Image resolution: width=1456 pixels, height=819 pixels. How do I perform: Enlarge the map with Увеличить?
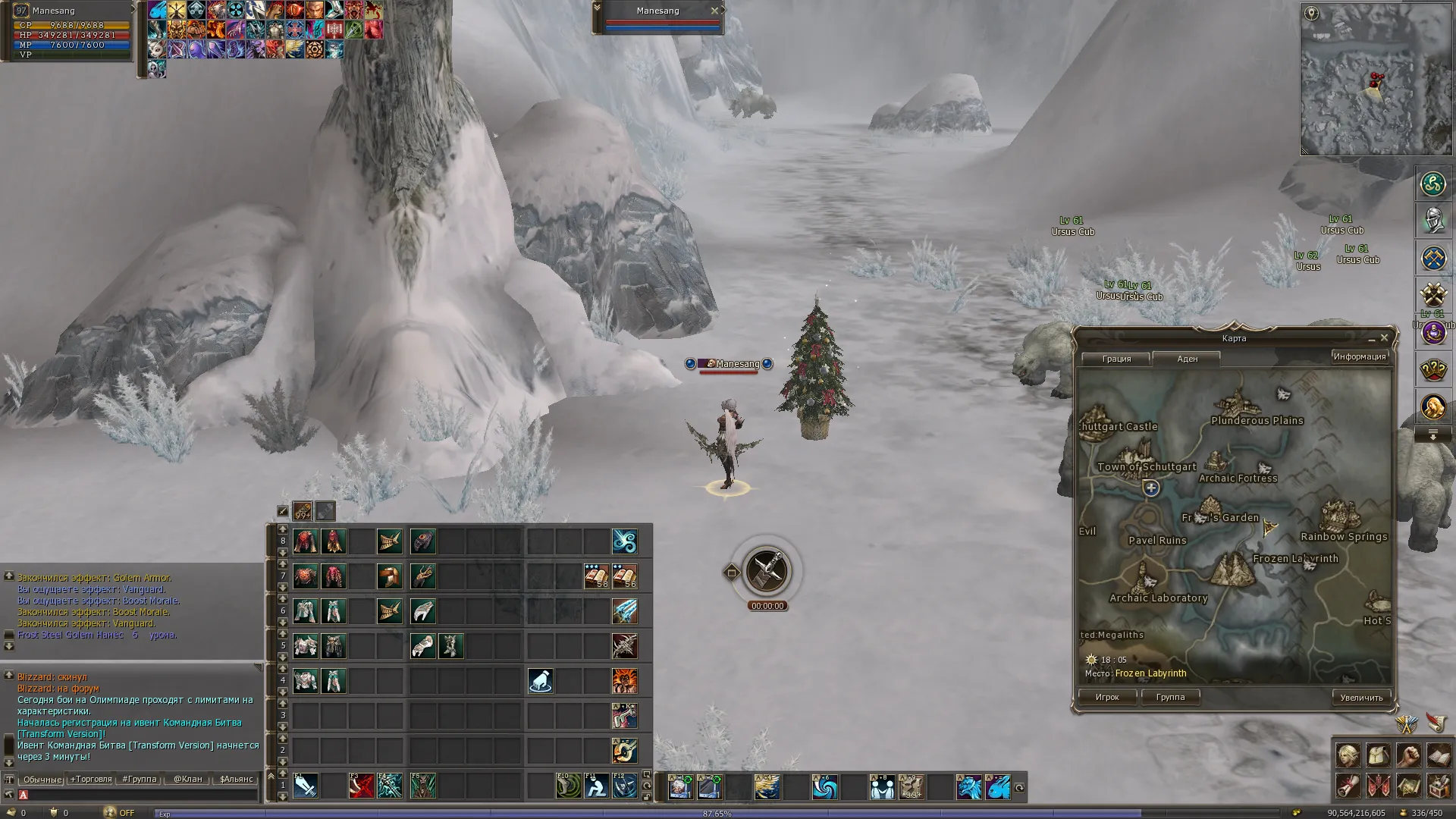pos(1361,698)
